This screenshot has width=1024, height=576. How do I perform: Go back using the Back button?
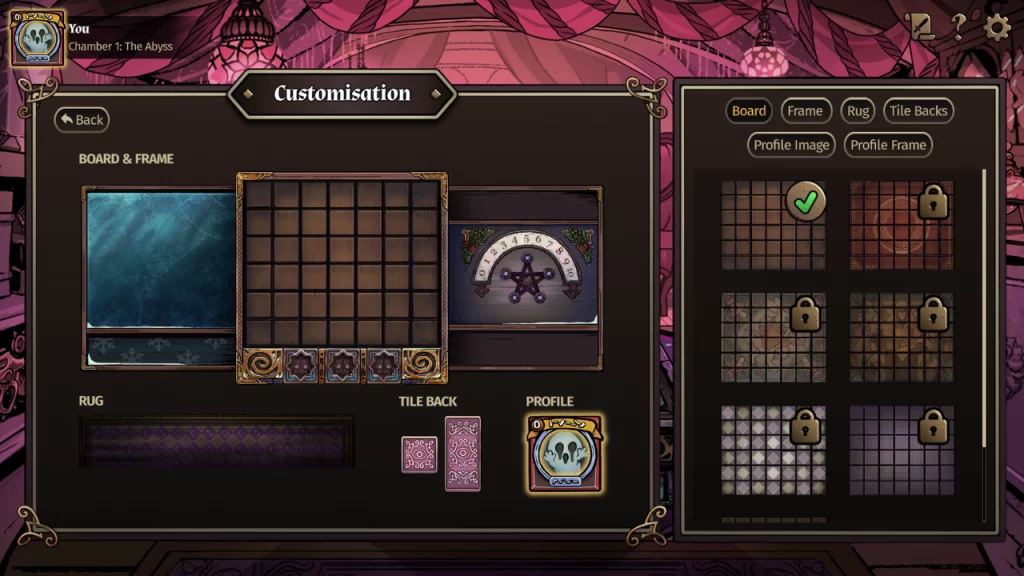[x=81, y=120]
